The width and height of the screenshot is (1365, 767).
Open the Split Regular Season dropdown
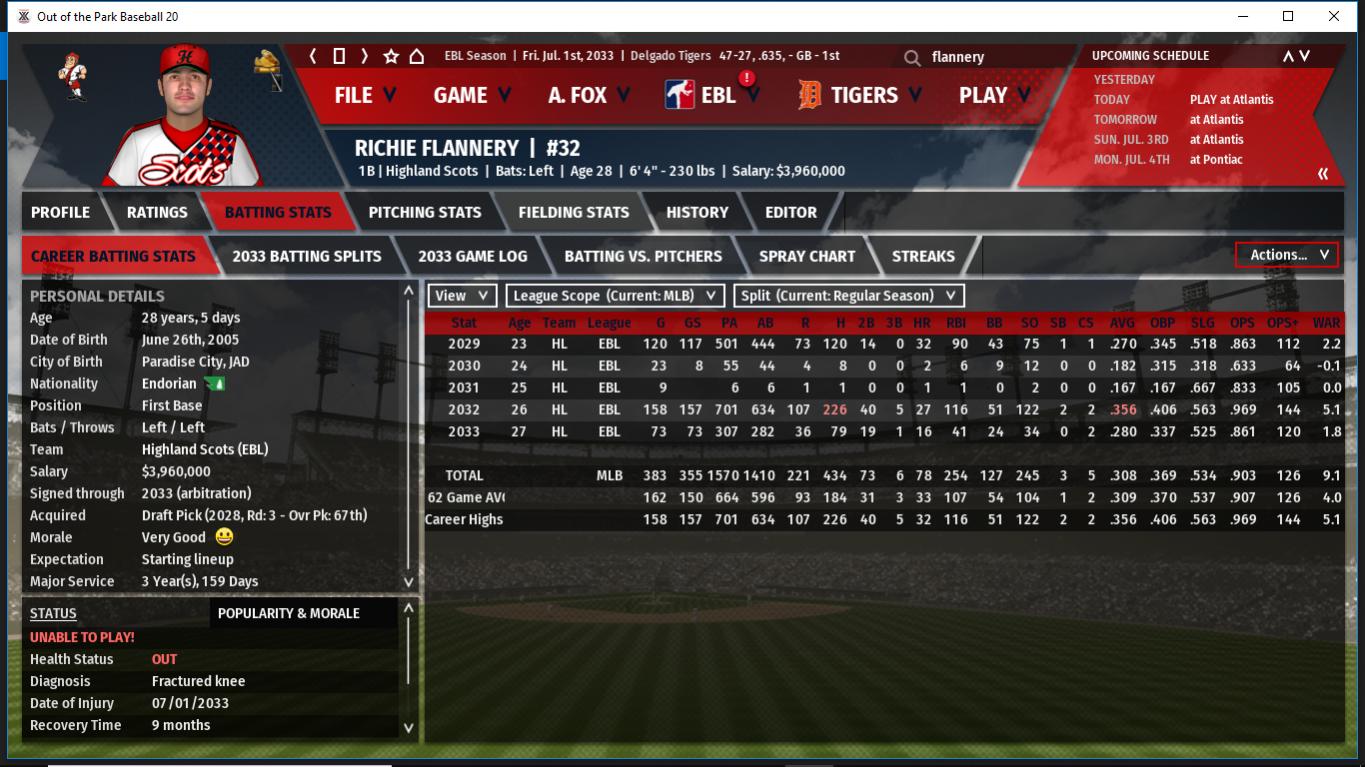[x=849, y=296]
